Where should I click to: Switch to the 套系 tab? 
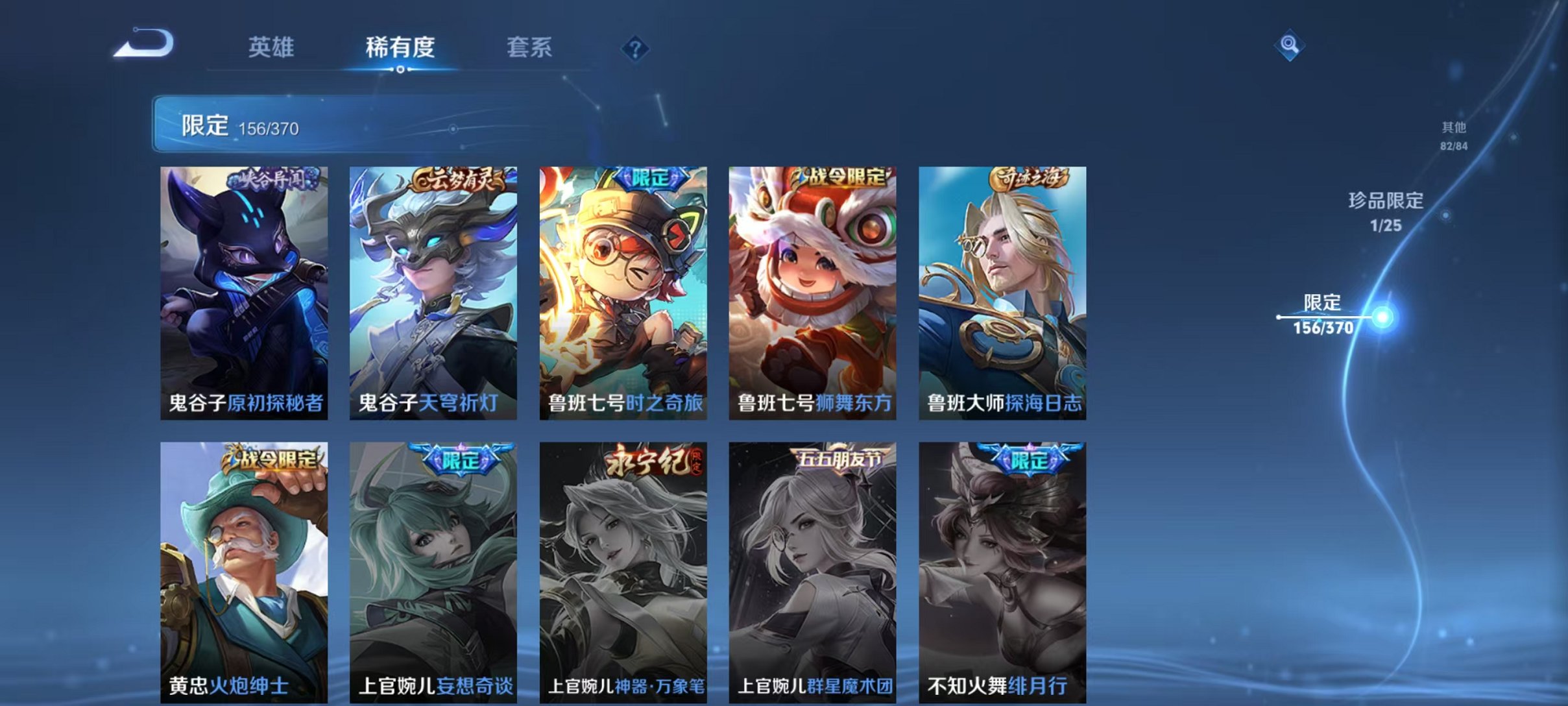point(533,48)
